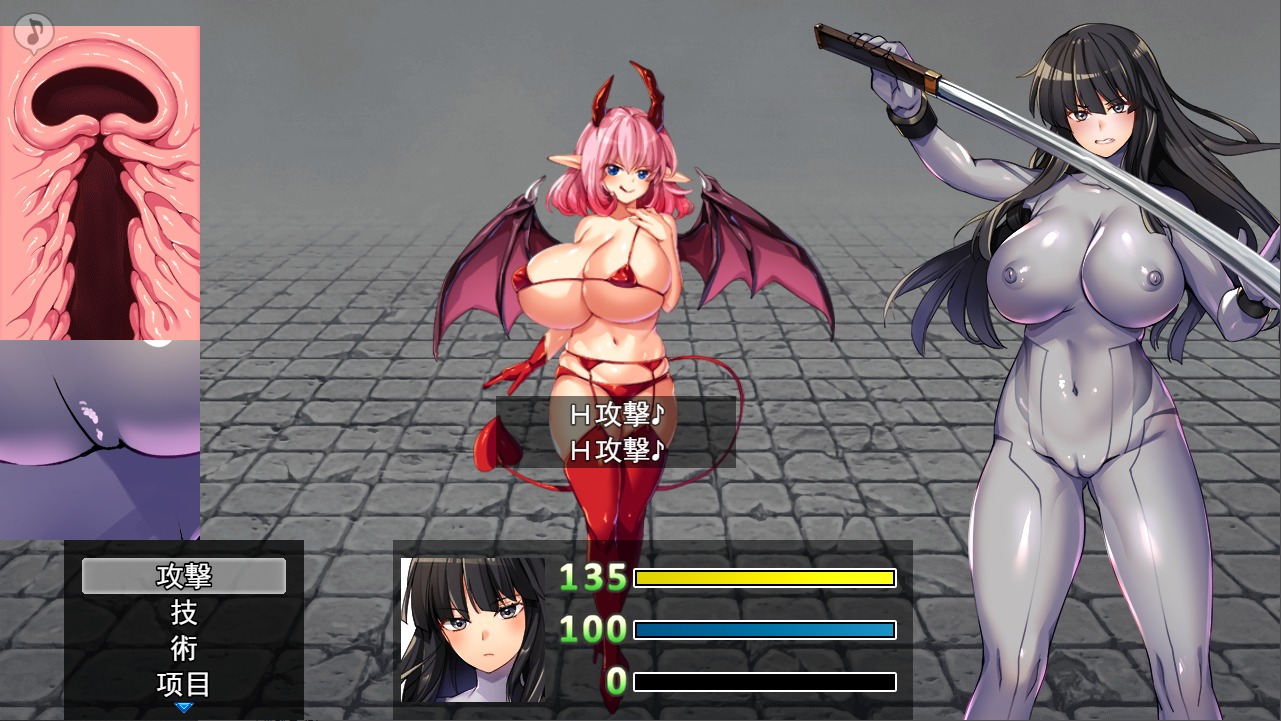Toggle the music note speech bubble icon

(x=33, y=32)
